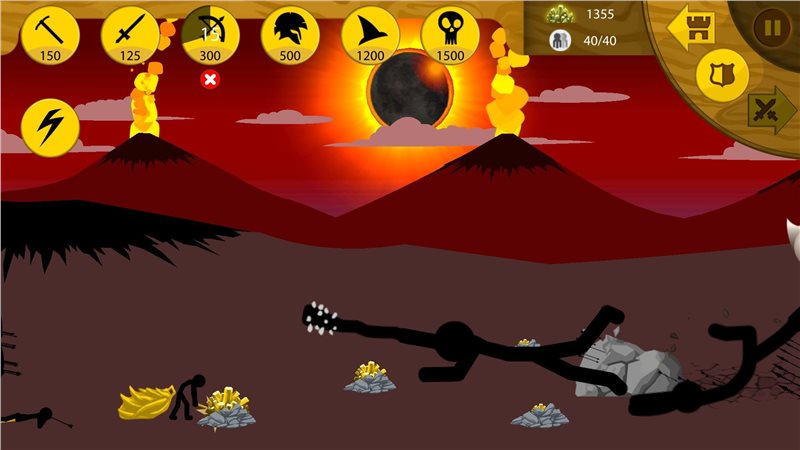Train a swordsman with the sword icon
This screenshot has height=450, width=800.
click(x=130, y=33)
